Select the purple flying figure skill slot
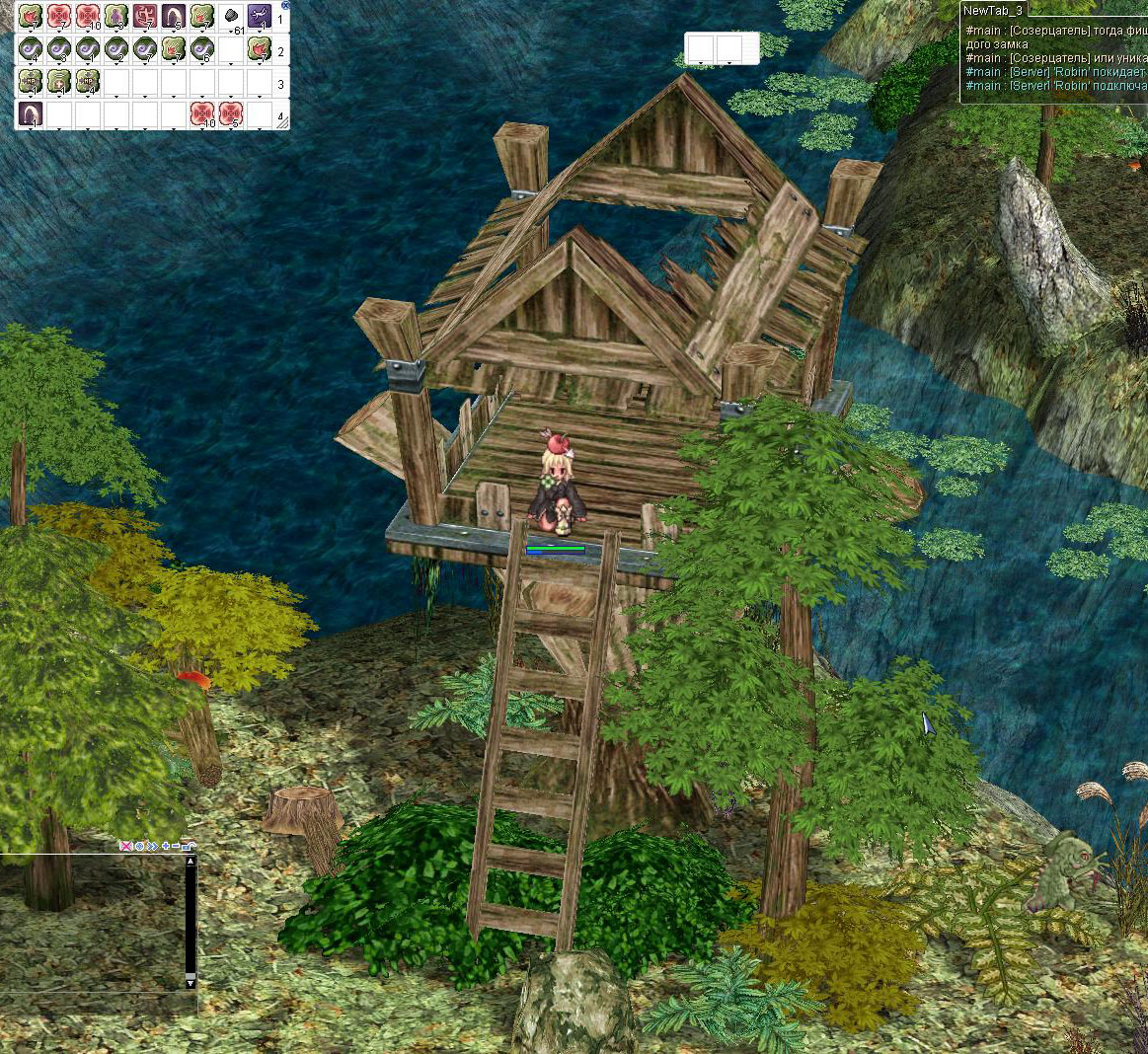The height and width of the screenshot is (1054, 1148). coord(260,17)
